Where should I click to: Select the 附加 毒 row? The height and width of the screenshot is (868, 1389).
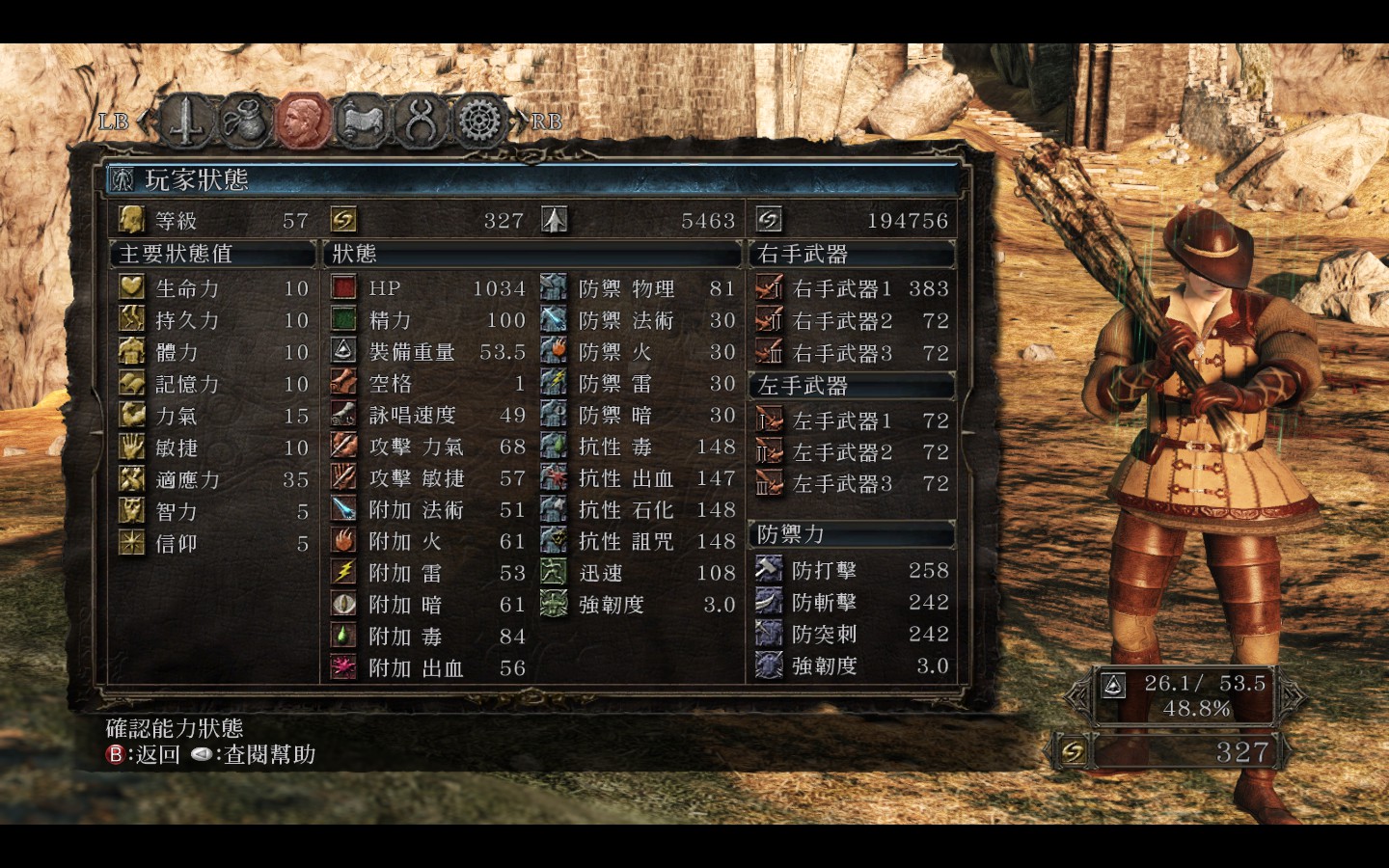pos(427,637)
